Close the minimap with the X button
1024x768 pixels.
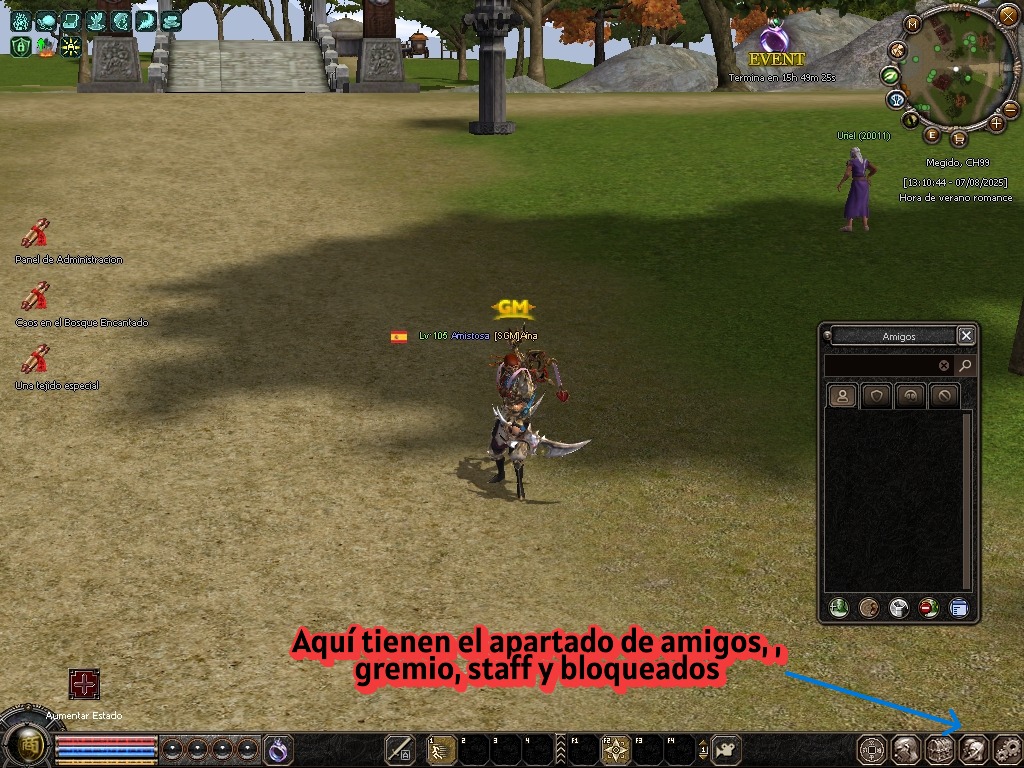pos(1007,15)
